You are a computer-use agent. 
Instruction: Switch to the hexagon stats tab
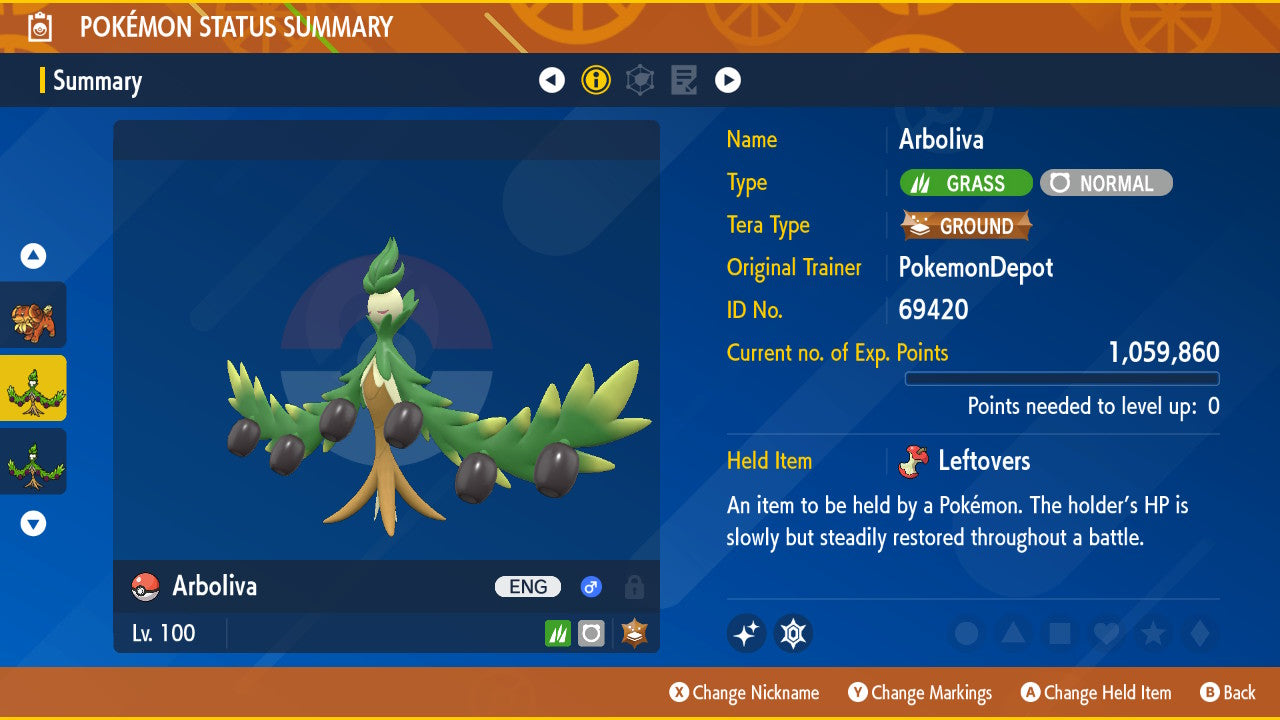tap(640, 80)
